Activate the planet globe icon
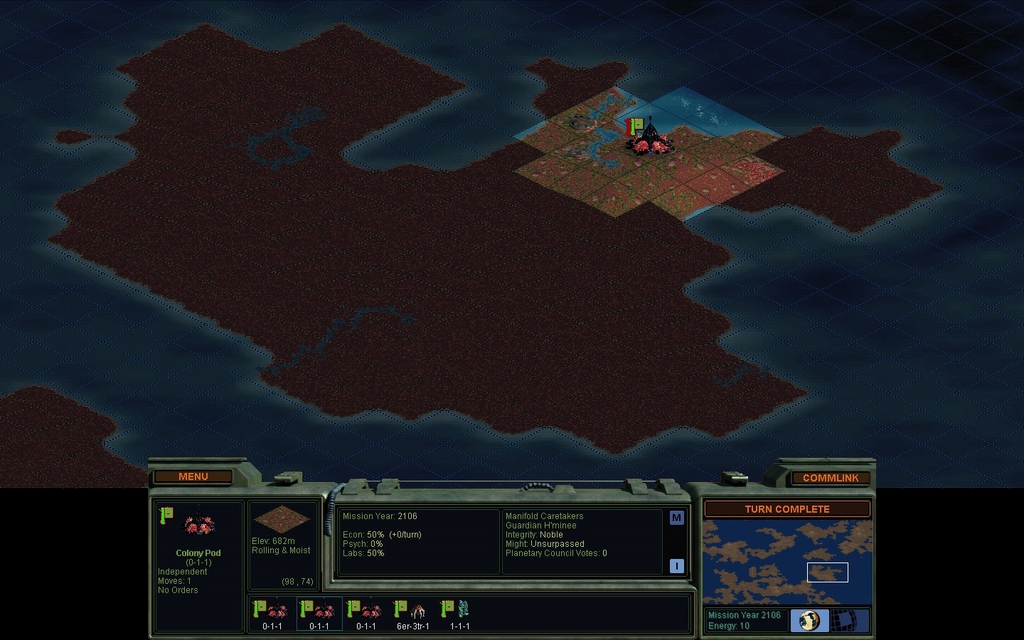 (x=809, y=621)
